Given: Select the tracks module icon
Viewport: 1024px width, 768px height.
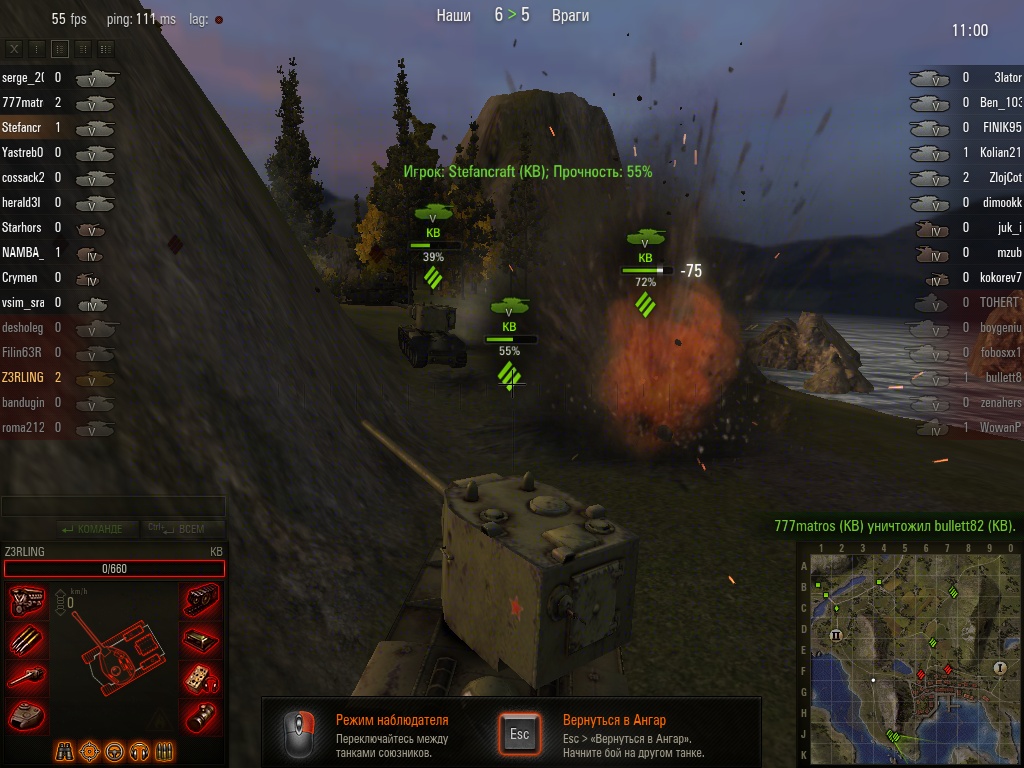Looking at the screenshot, I should pos(202,602).
